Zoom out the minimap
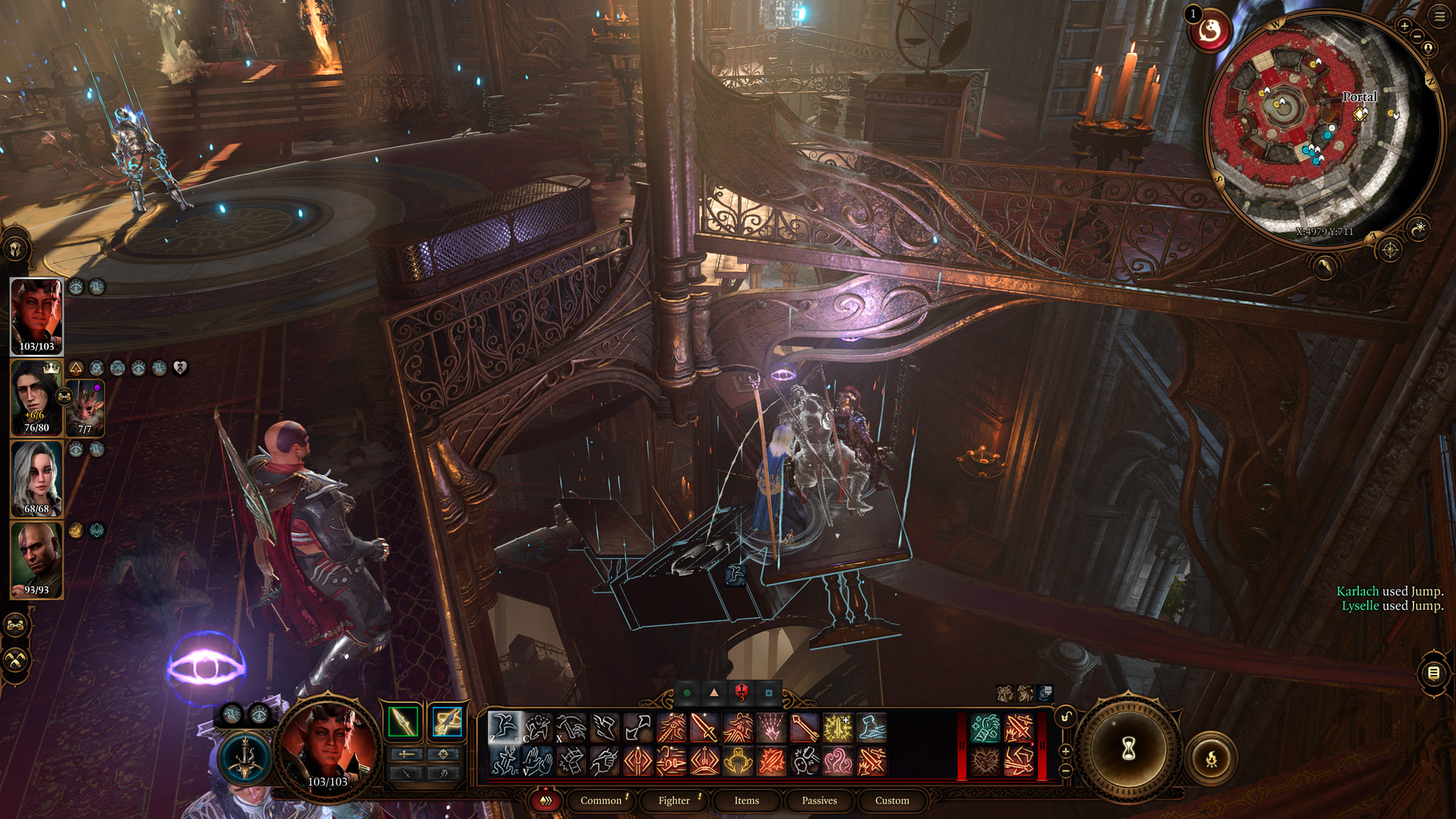Viewport: 1456px width, 819px height. click(1417, 36)
